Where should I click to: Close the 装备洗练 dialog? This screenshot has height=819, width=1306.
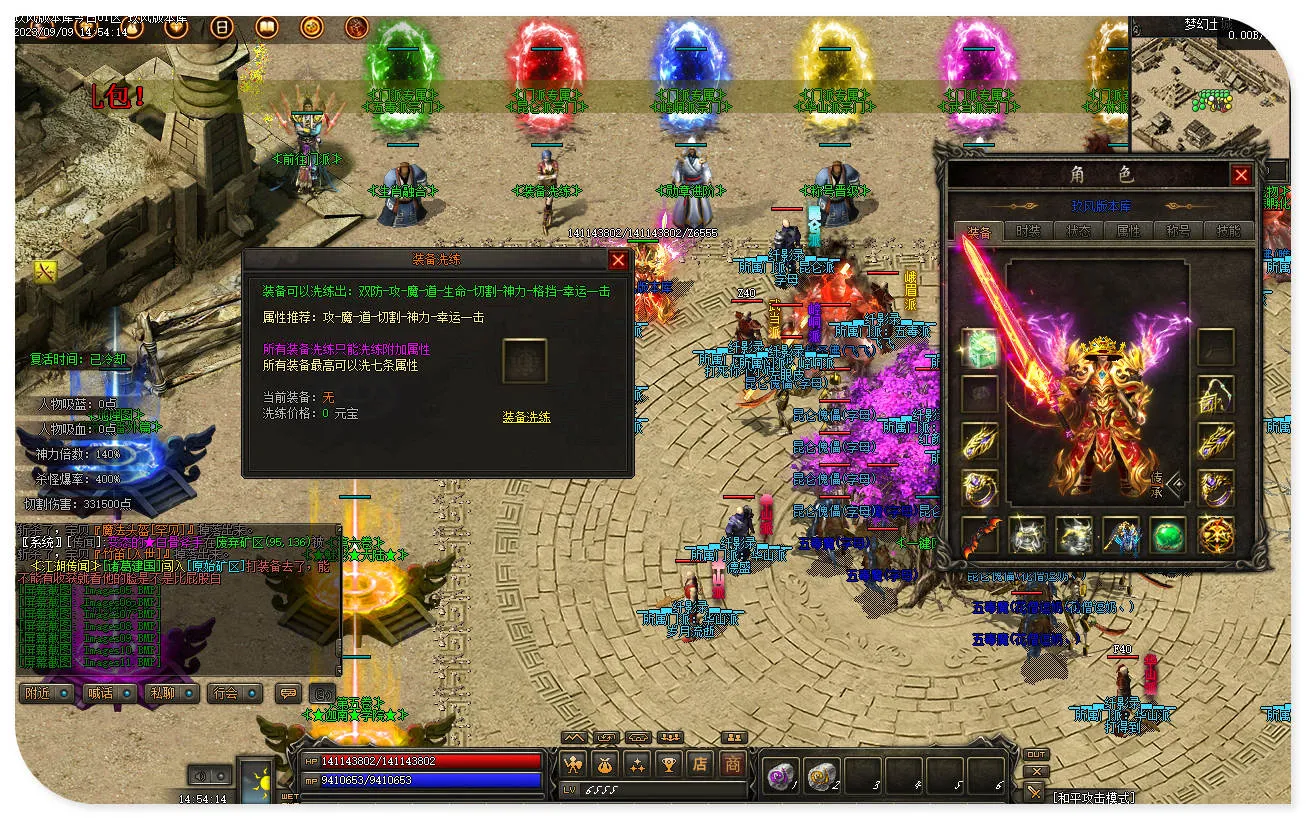618,260
